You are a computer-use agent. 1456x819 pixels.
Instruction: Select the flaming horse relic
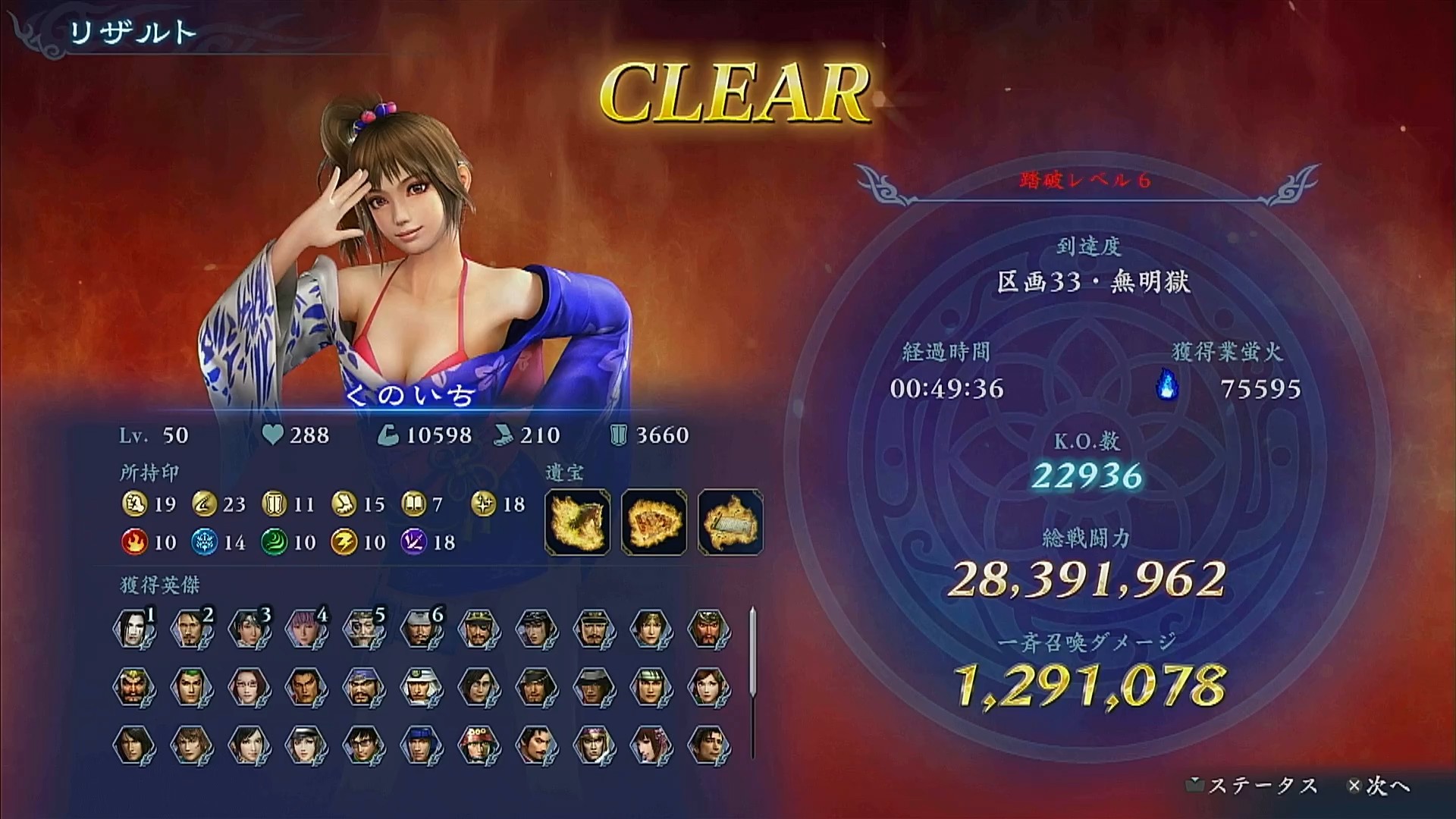(x=577, y=522)
